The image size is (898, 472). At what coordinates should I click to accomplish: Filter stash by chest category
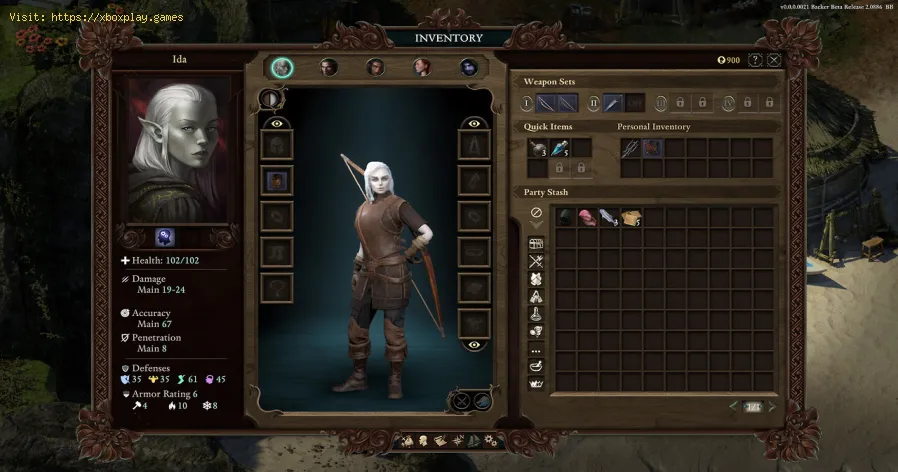click(536, 244)
